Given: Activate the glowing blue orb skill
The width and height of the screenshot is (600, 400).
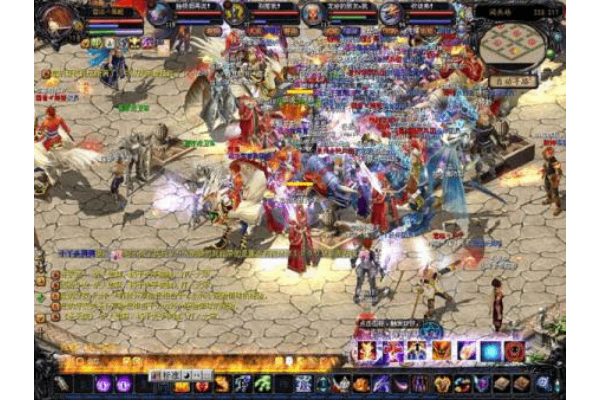Looking at the screenshot, I should (x=491, y=351).
